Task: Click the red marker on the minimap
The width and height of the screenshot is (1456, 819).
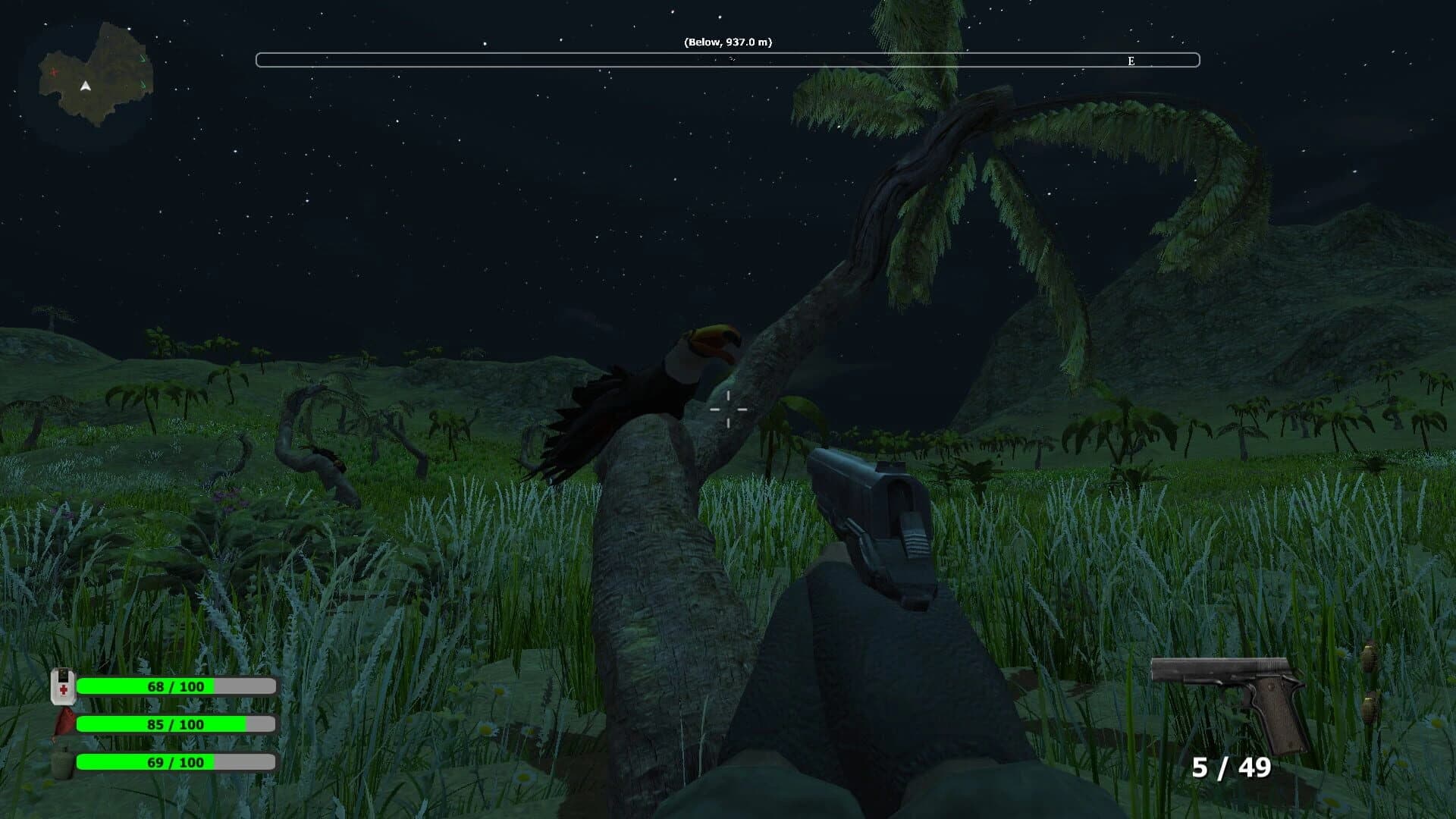Action: (54, 72)
